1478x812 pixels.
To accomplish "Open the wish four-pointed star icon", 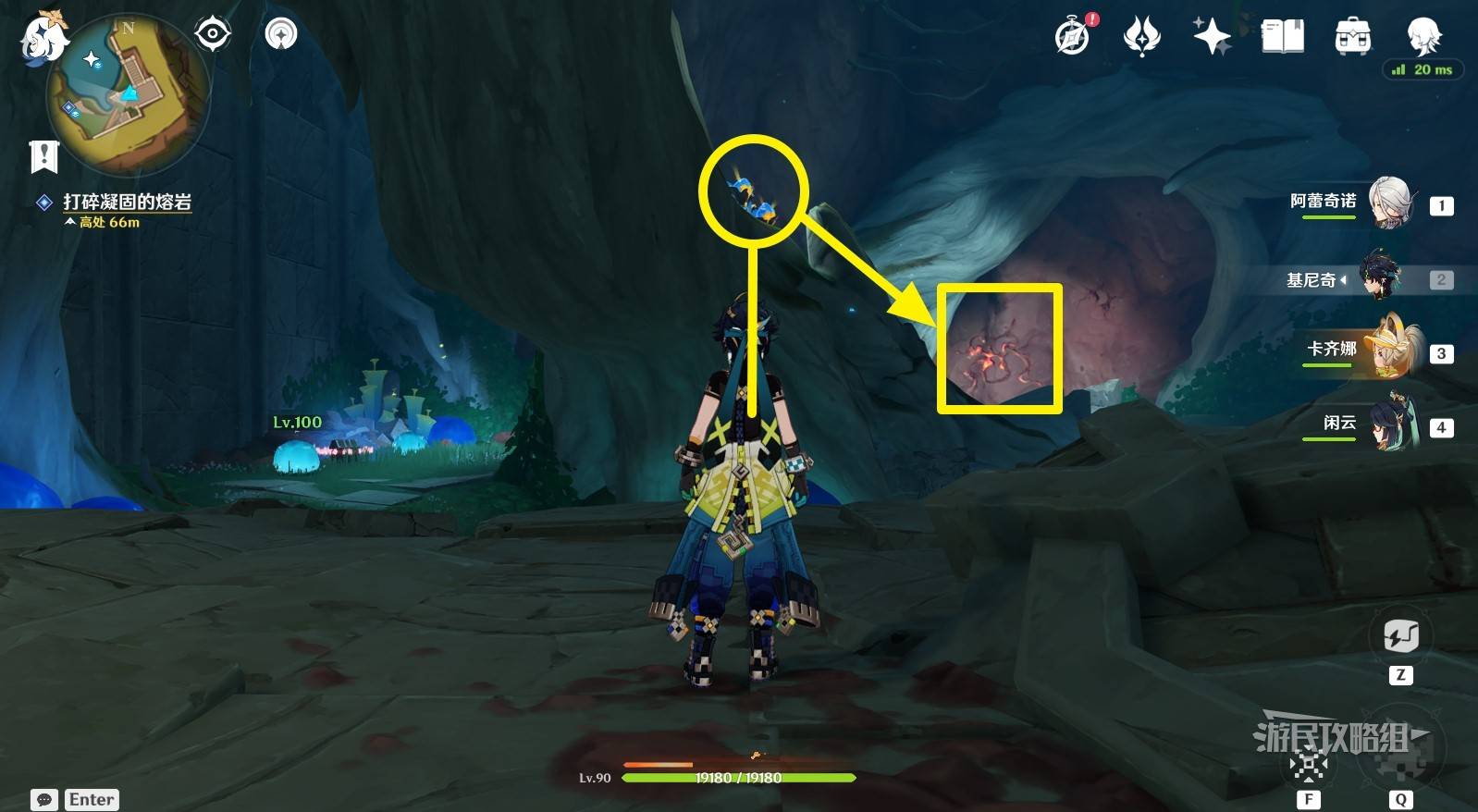I will (1212, 37).
